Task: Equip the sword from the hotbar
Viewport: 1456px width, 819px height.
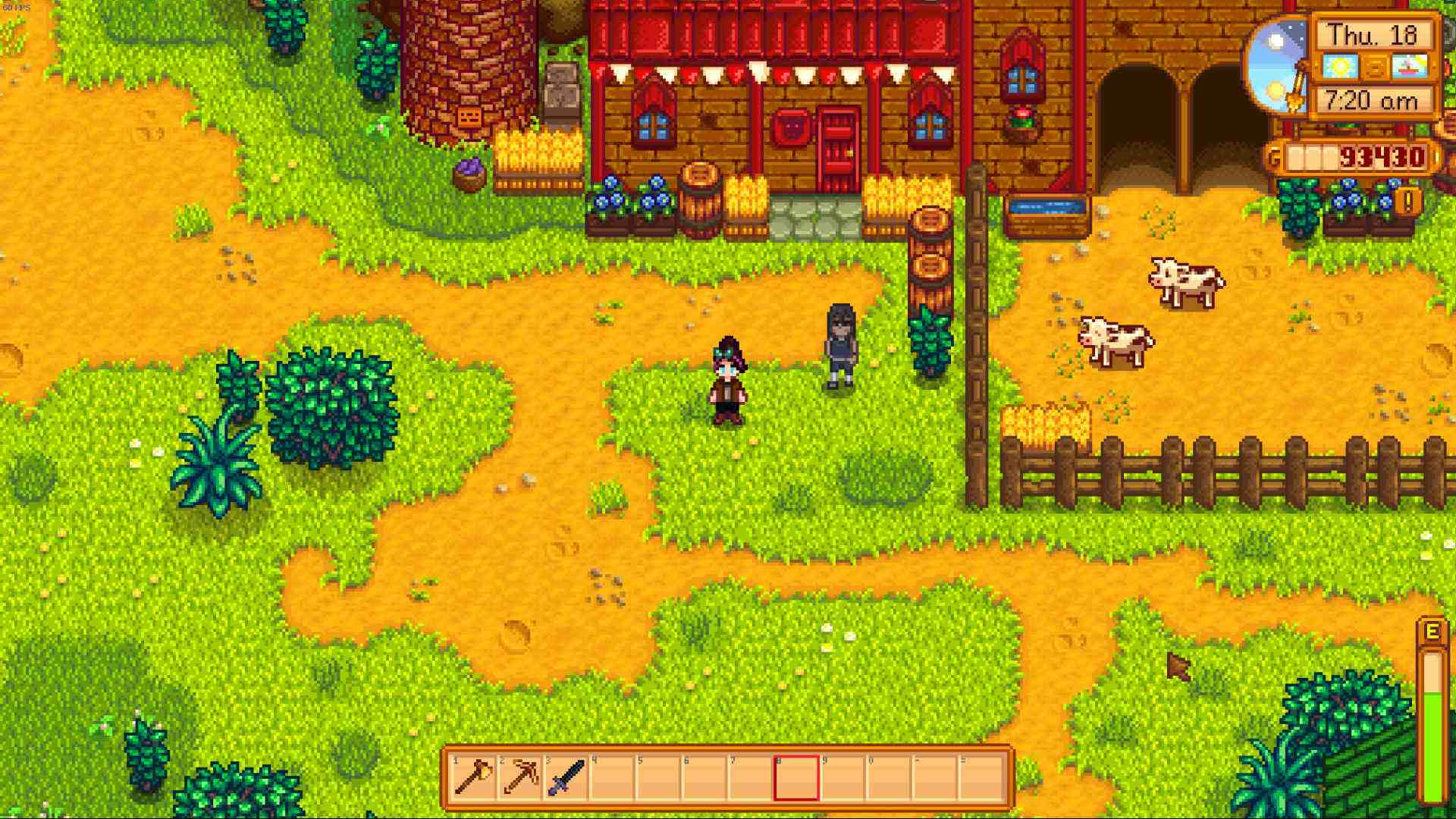Action: 567,777
